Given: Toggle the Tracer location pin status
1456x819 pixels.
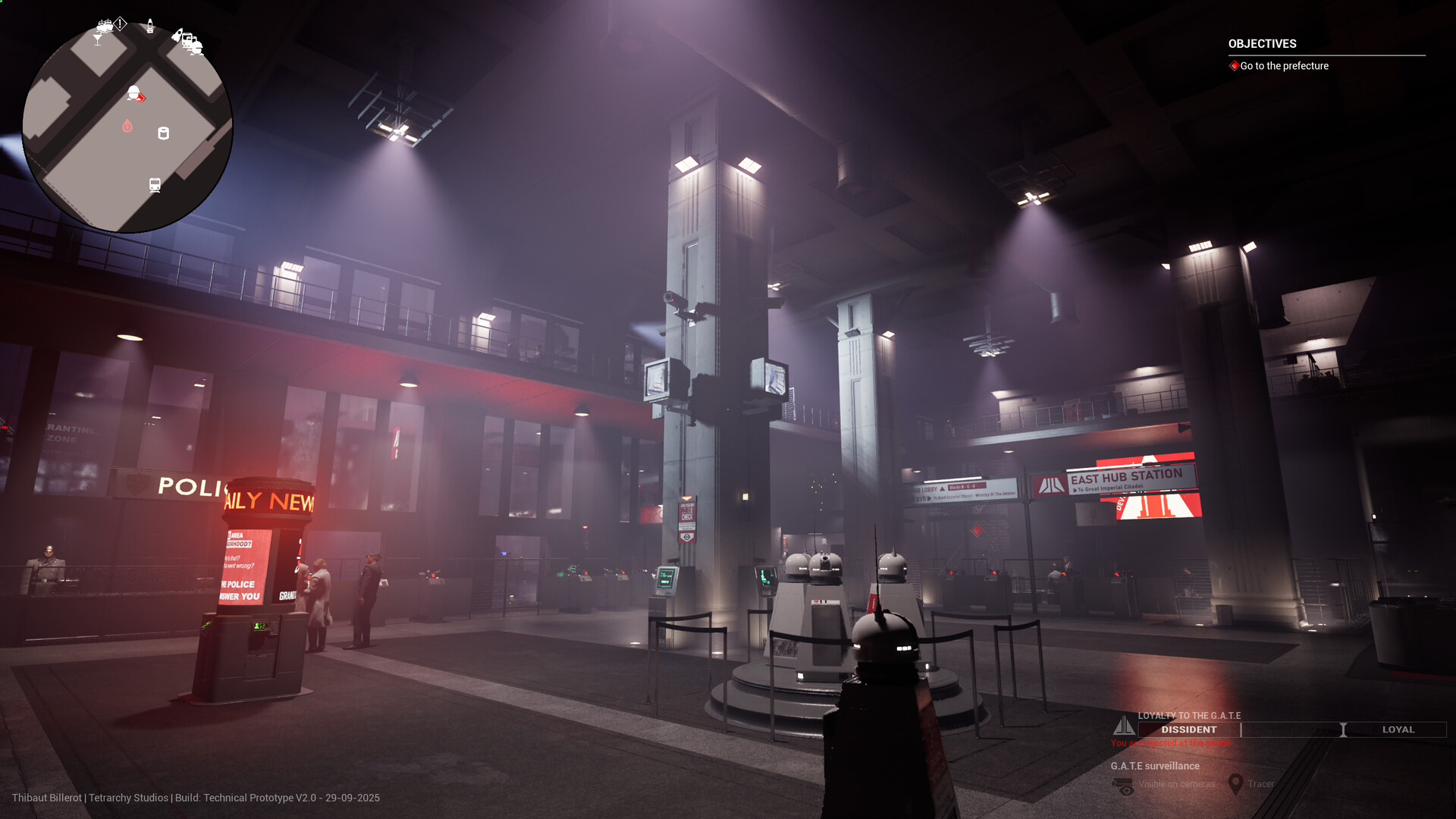Looking at the screenshot, I should point(1260,784).
